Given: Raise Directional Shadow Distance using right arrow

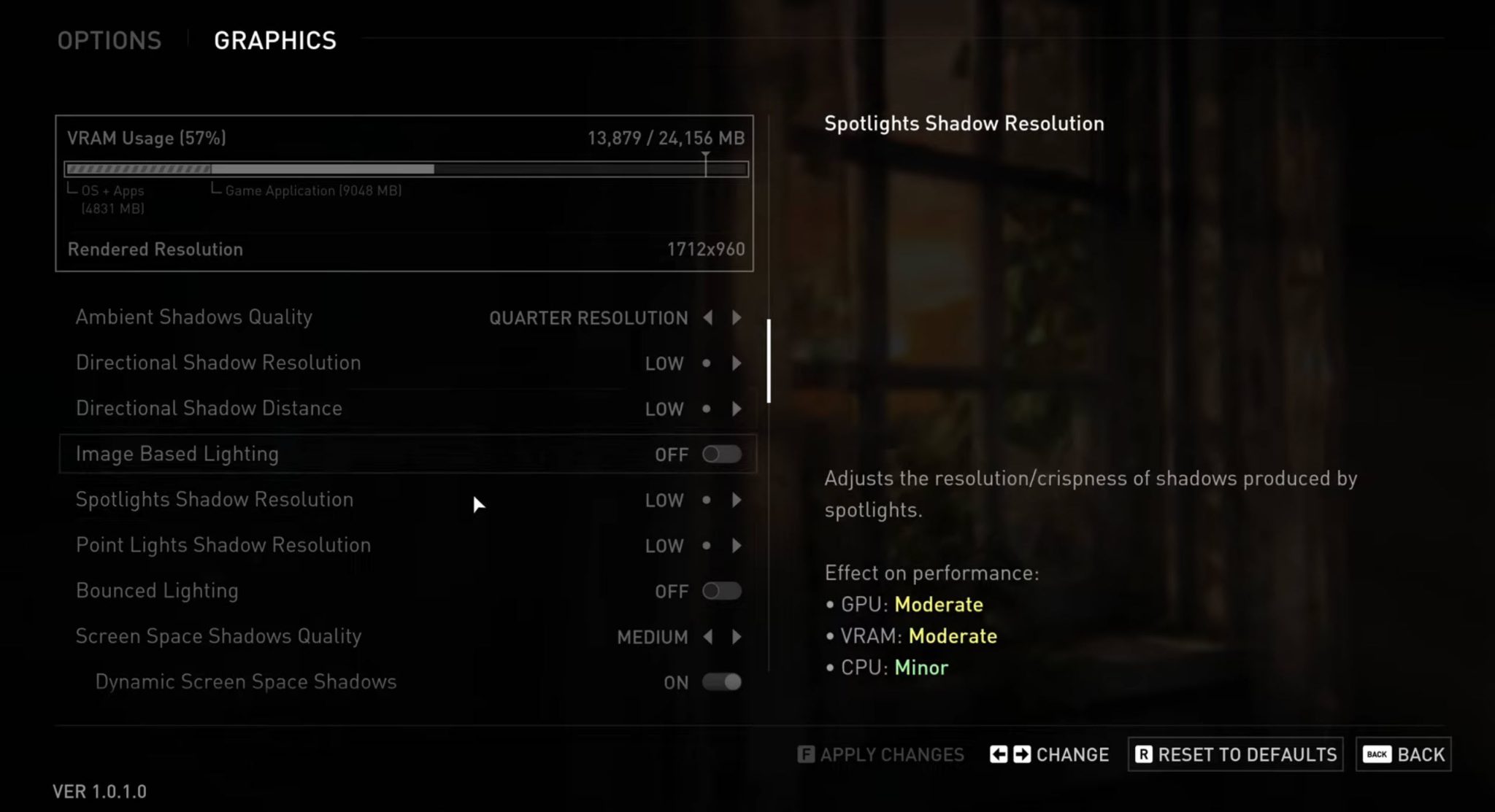Looking at the screenshot, I should tap(737, 409).
